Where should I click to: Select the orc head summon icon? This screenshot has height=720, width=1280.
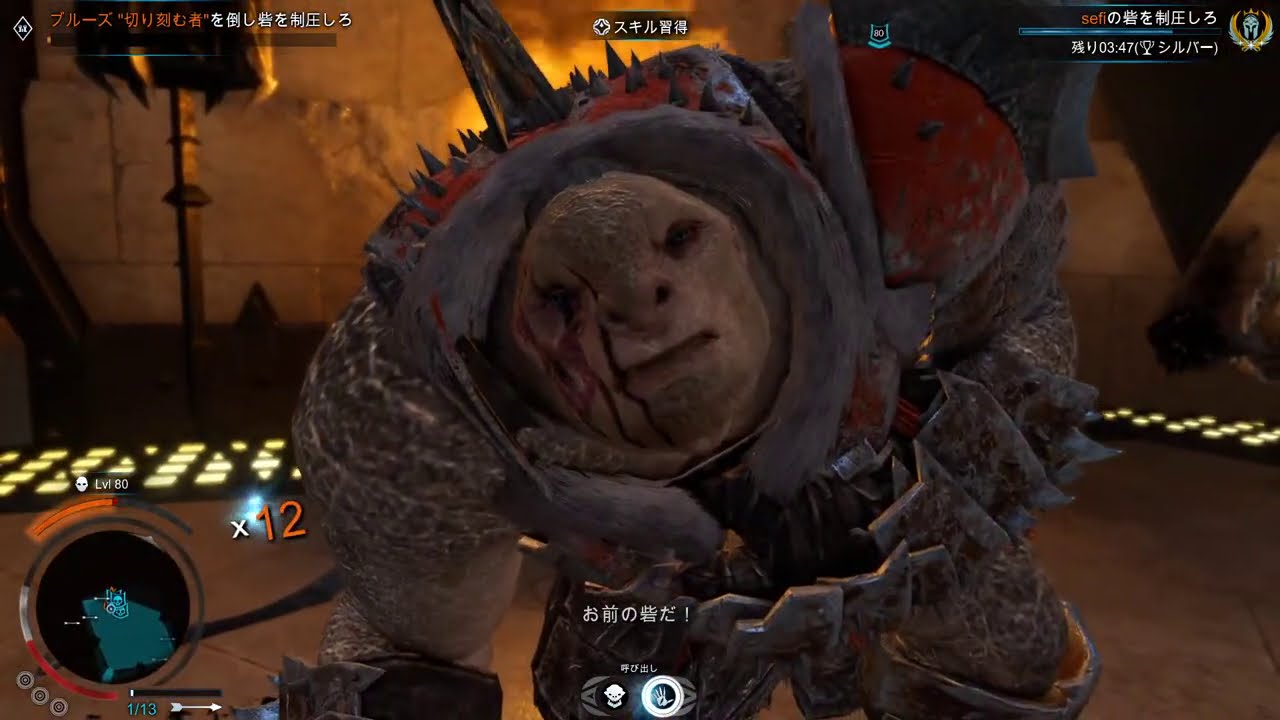click(x=616, y=696)
